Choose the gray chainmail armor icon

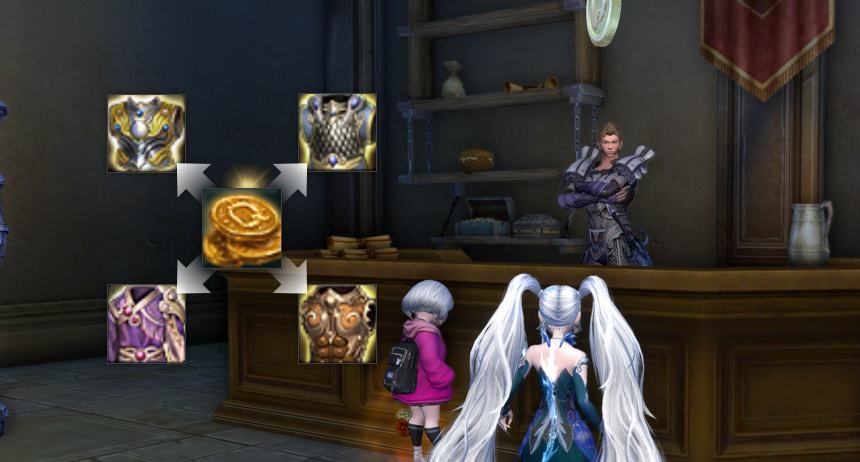point(338,133)
